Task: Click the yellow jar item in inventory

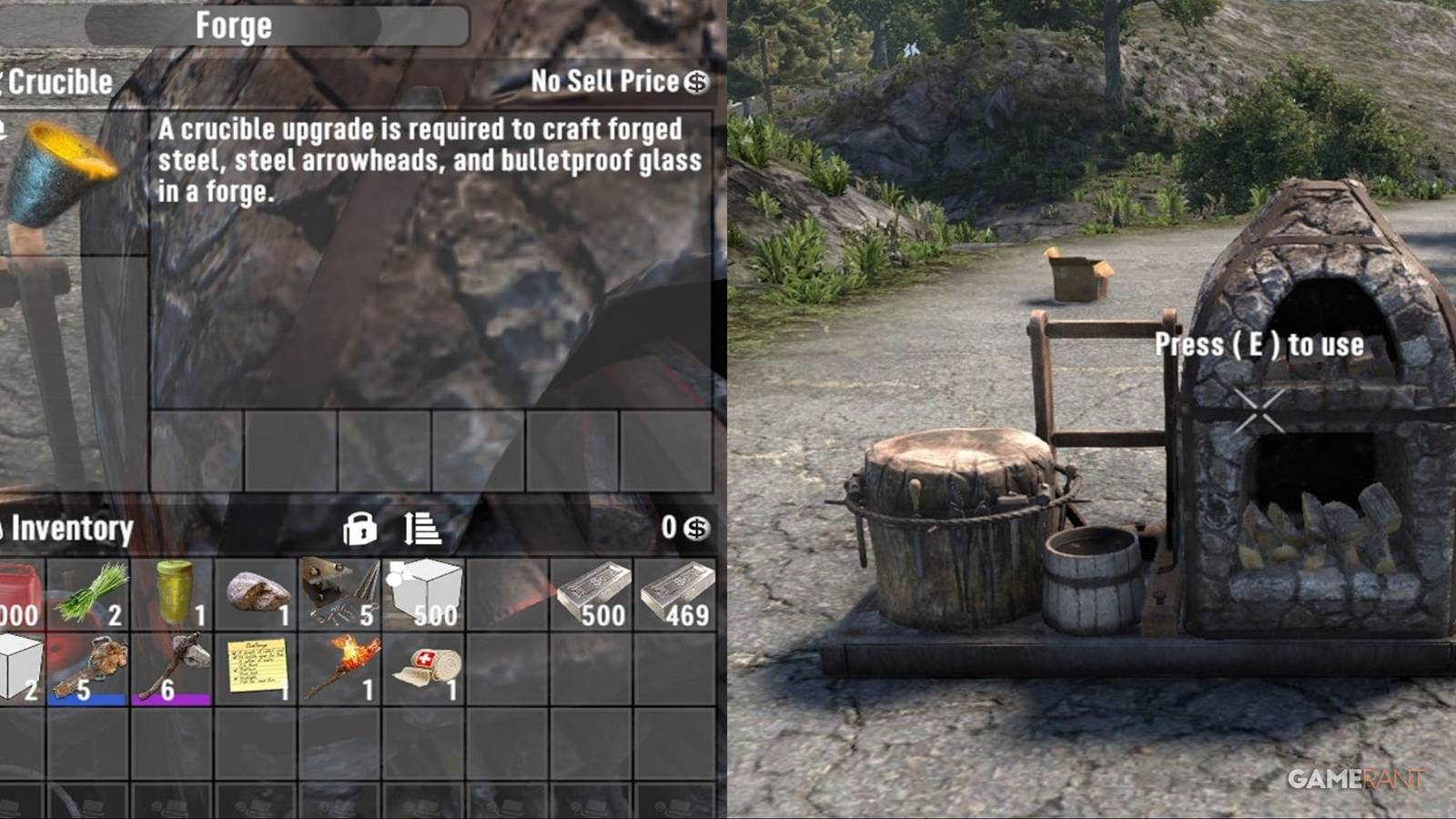Action: (x=173, y=591)
